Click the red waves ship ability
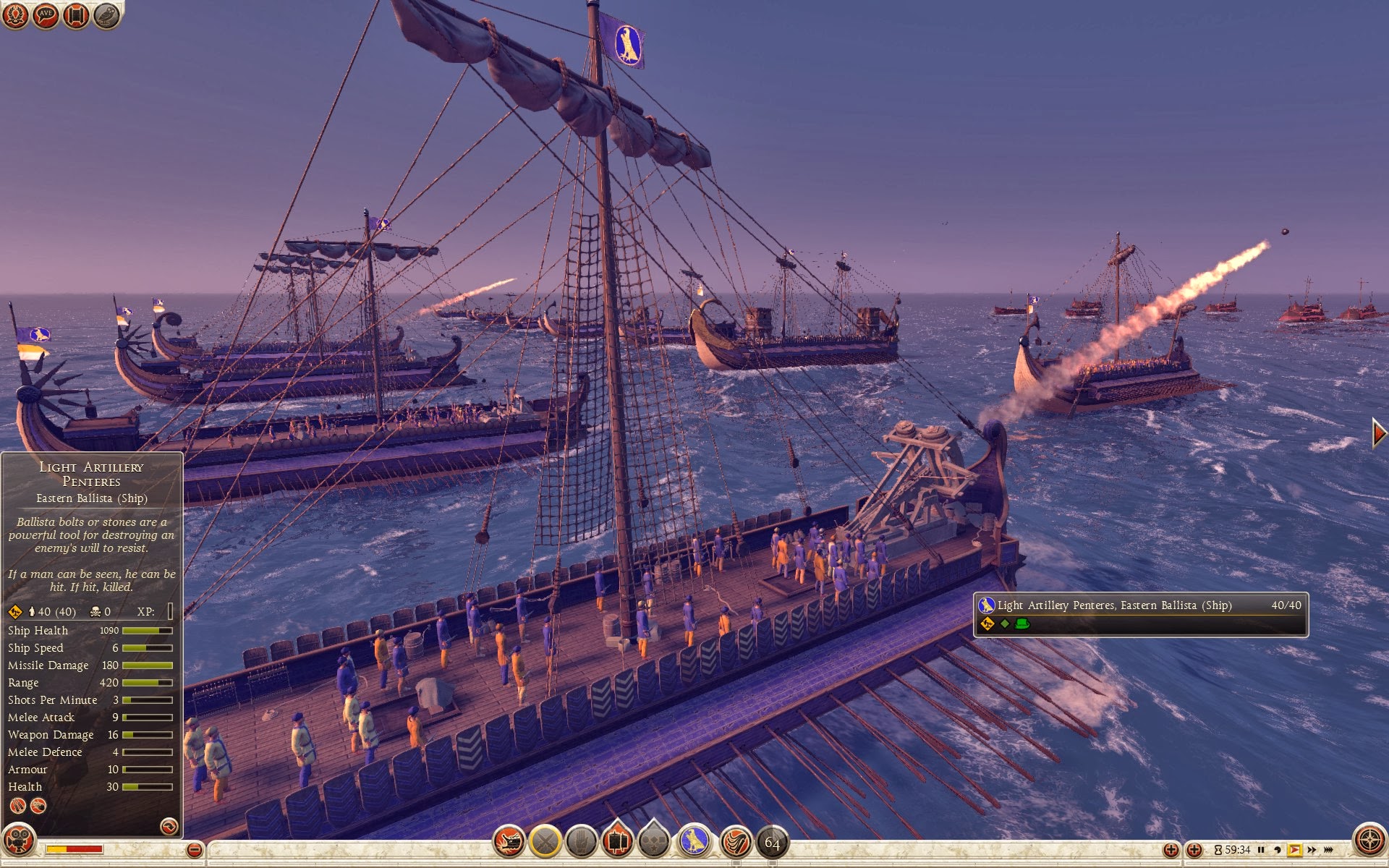1389x868 pixels. point(736,841)
